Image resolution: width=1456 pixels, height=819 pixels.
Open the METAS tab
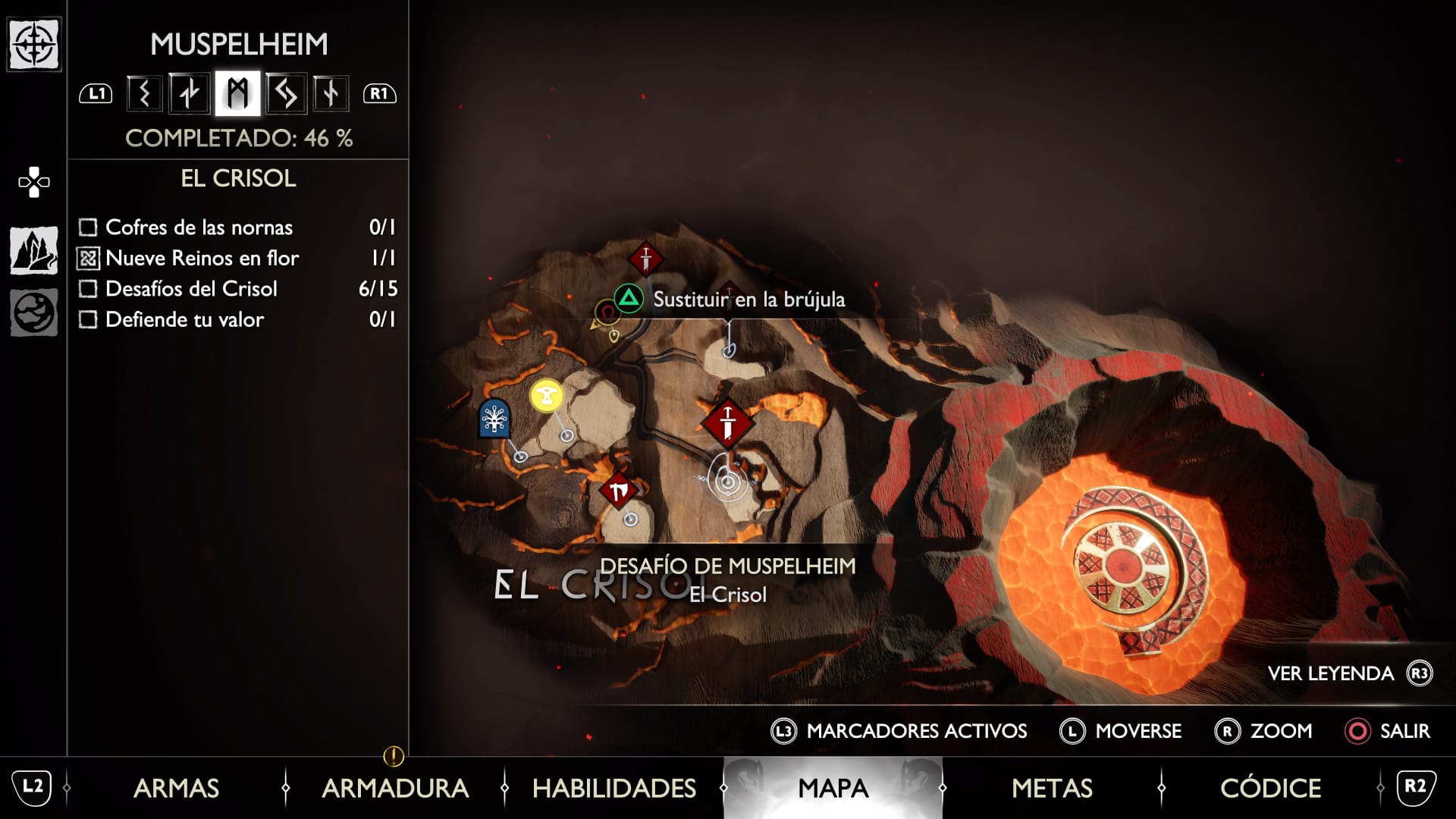(1052, 788)
